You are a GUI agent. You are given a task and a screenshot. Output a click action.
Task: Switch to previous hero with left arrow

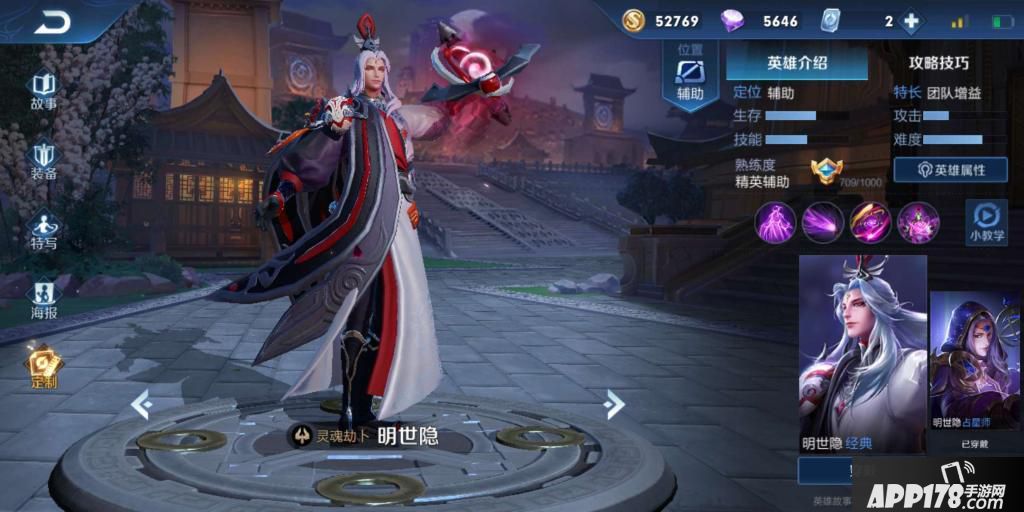click(x=142, y=404)
